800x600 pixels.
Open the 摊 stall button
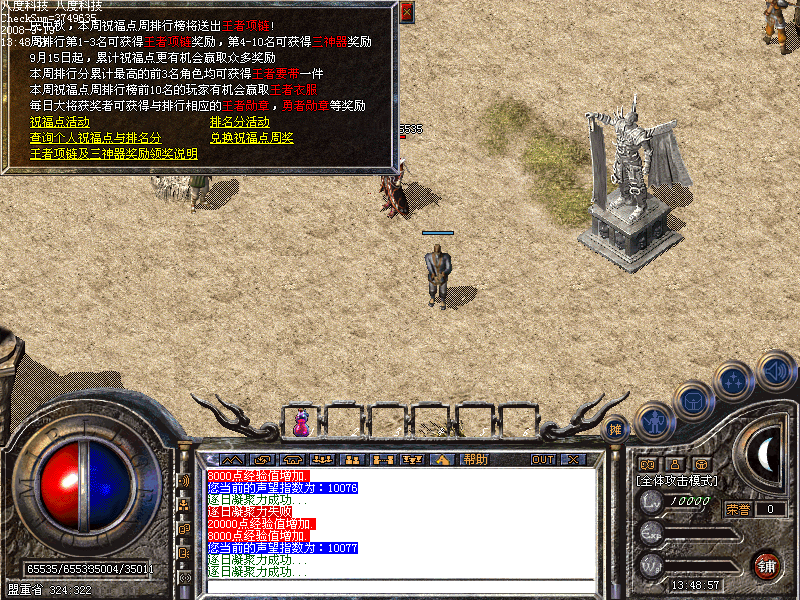coord(617,429)
